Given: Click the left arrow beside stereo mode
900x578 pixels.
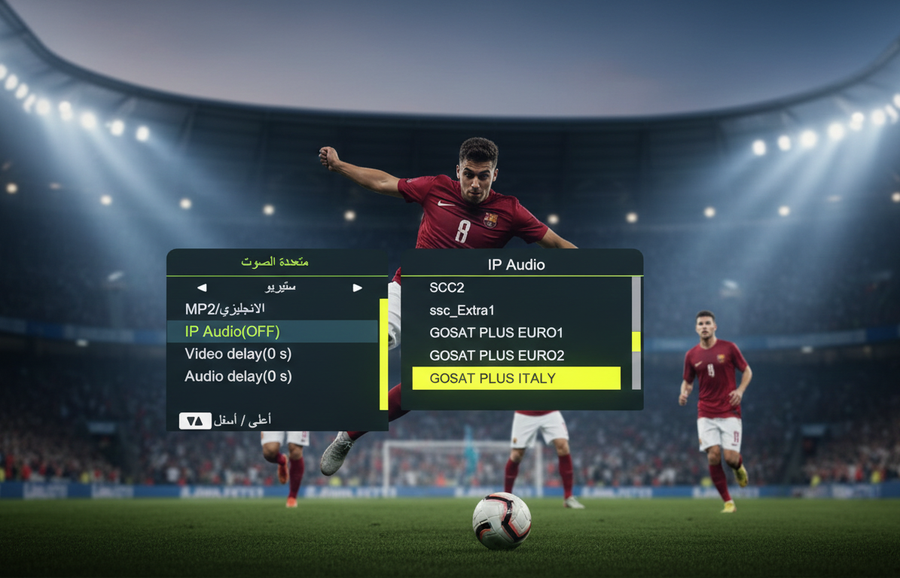Looking at the screenshot, I should (202, 288).
